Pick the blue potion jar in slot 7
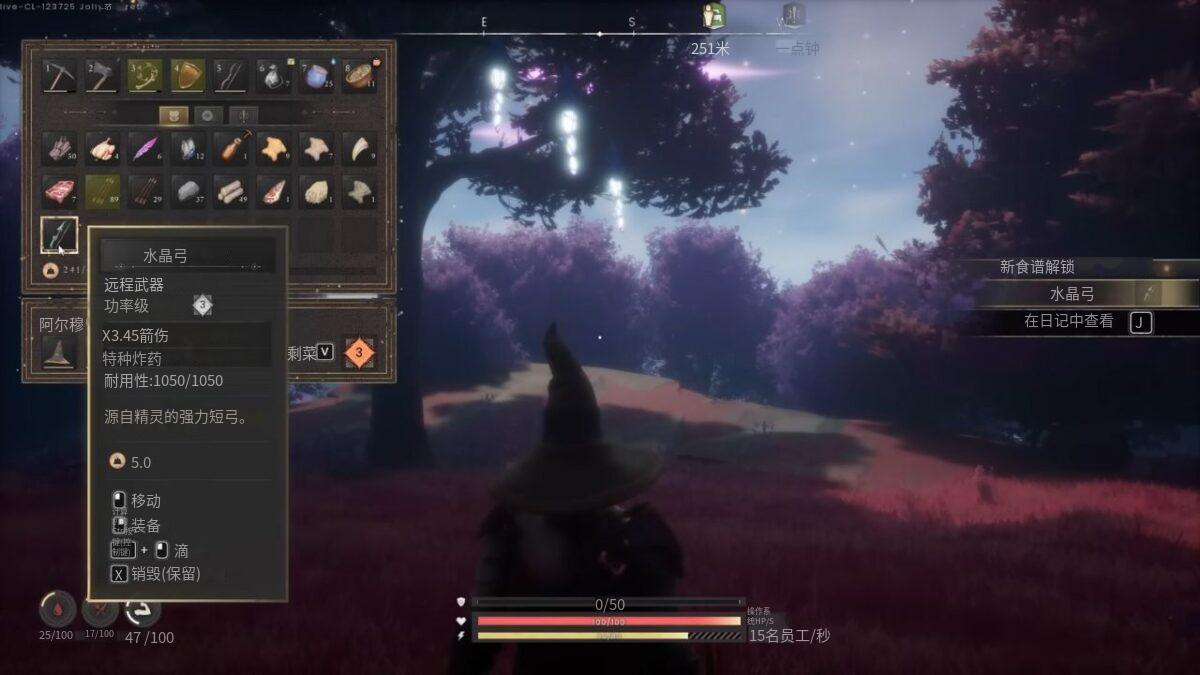 click(317, 76)
